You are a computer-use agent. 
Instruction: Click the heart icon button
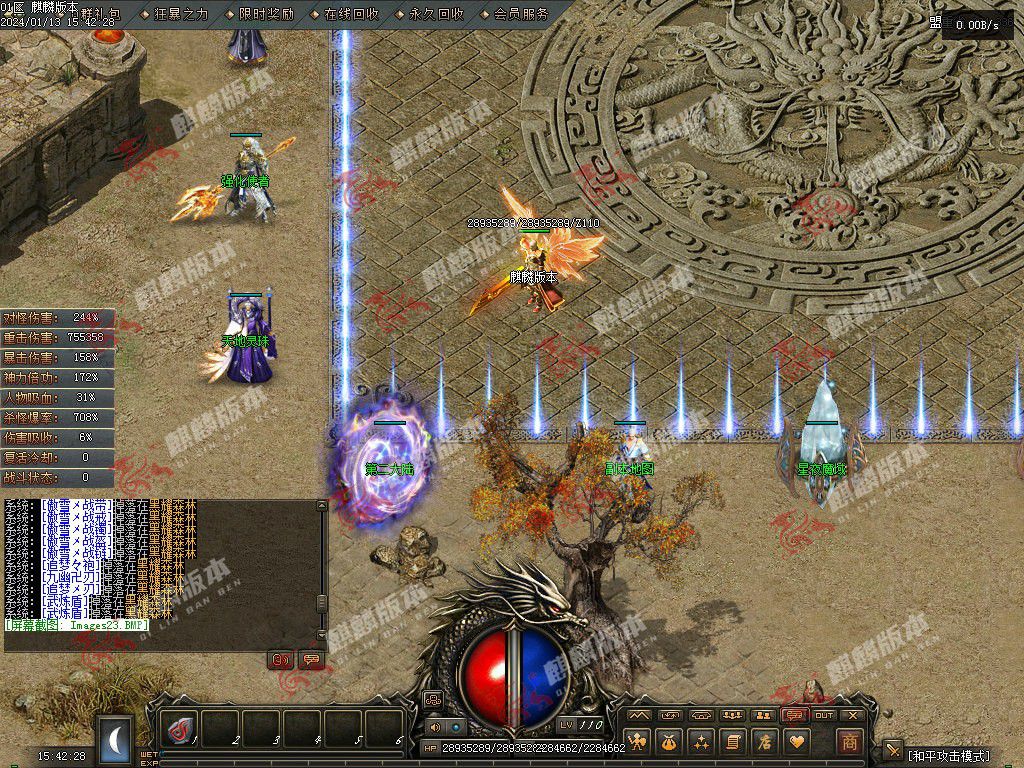click(797, 742)
